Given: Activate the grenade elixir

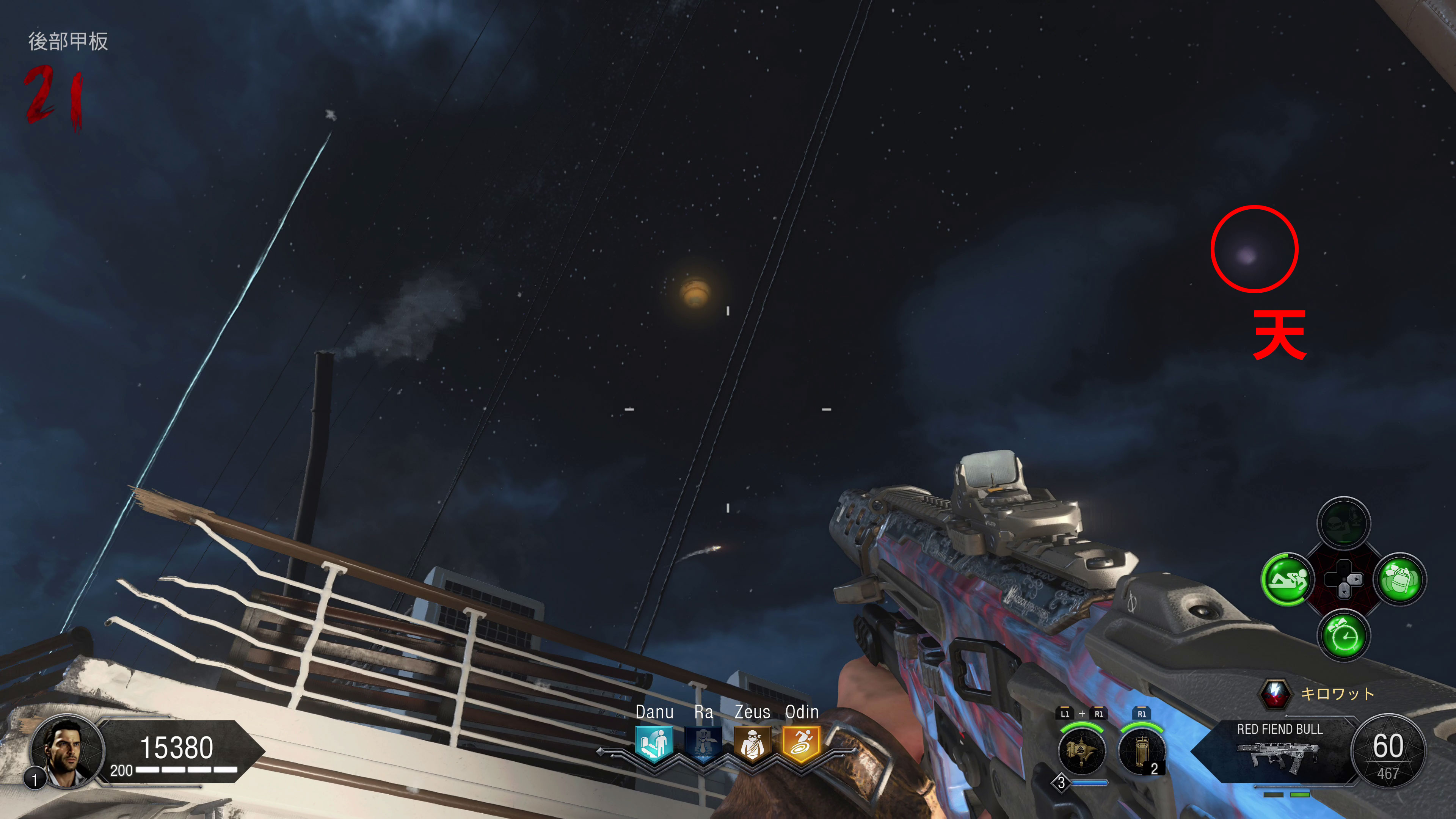Looking at the screenshot, I should (x=1400, y=579).
